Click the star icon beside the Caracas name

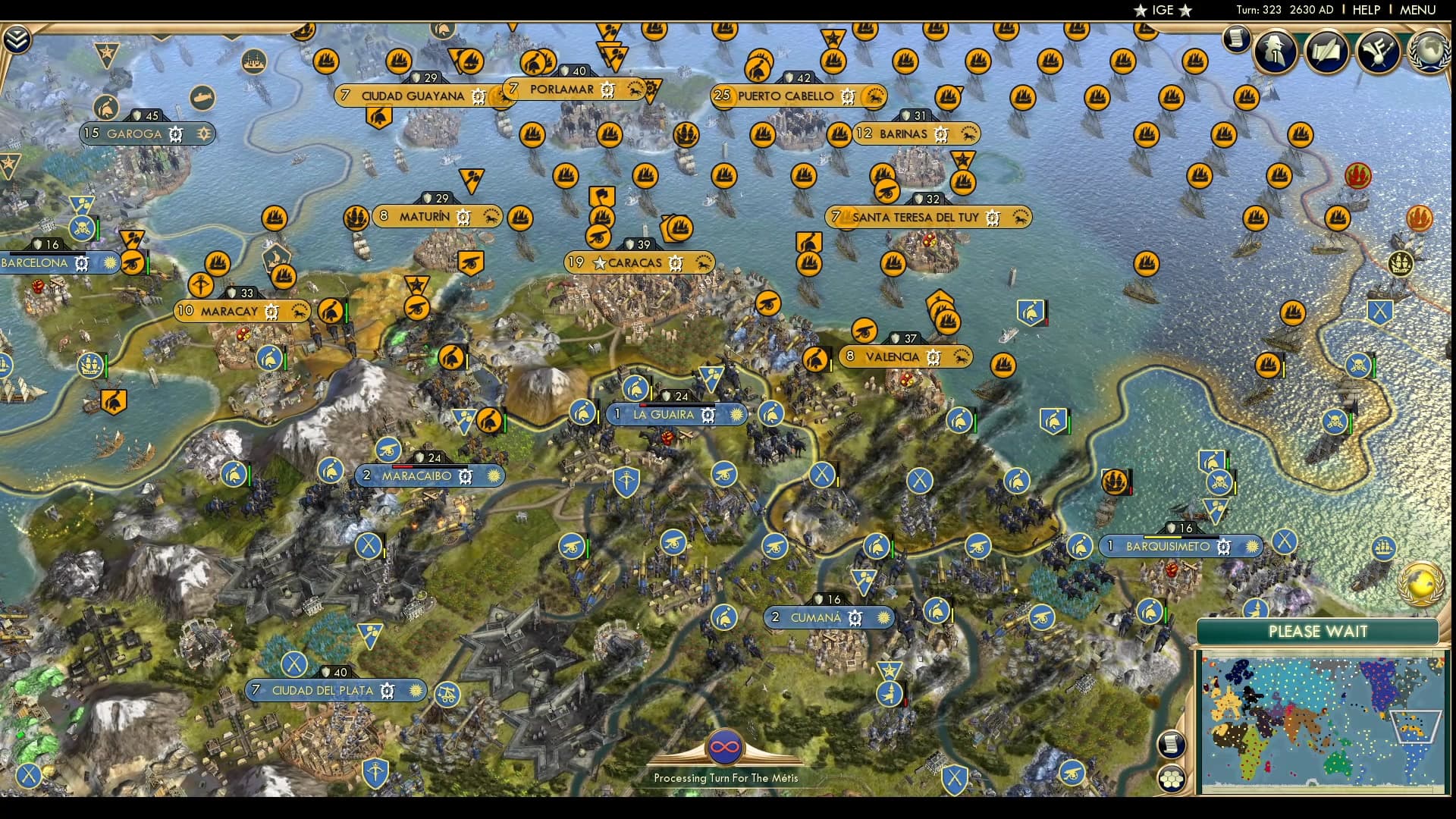pos(600,262)
